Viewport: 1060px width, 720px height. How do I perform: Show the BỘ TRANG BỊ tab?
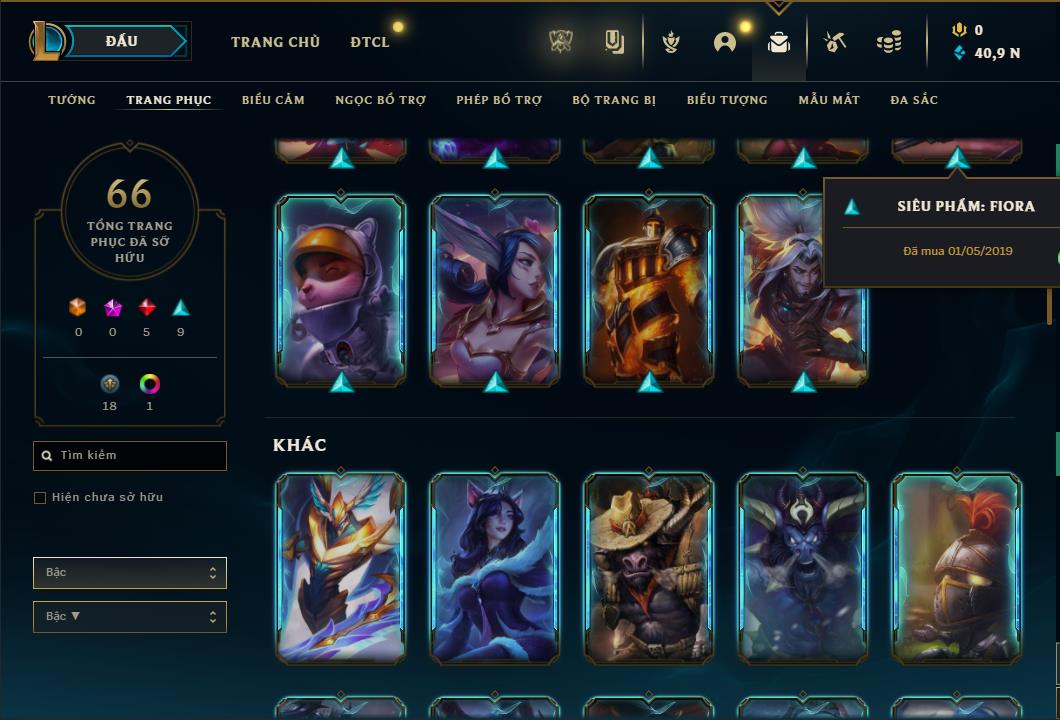[614, 100]
